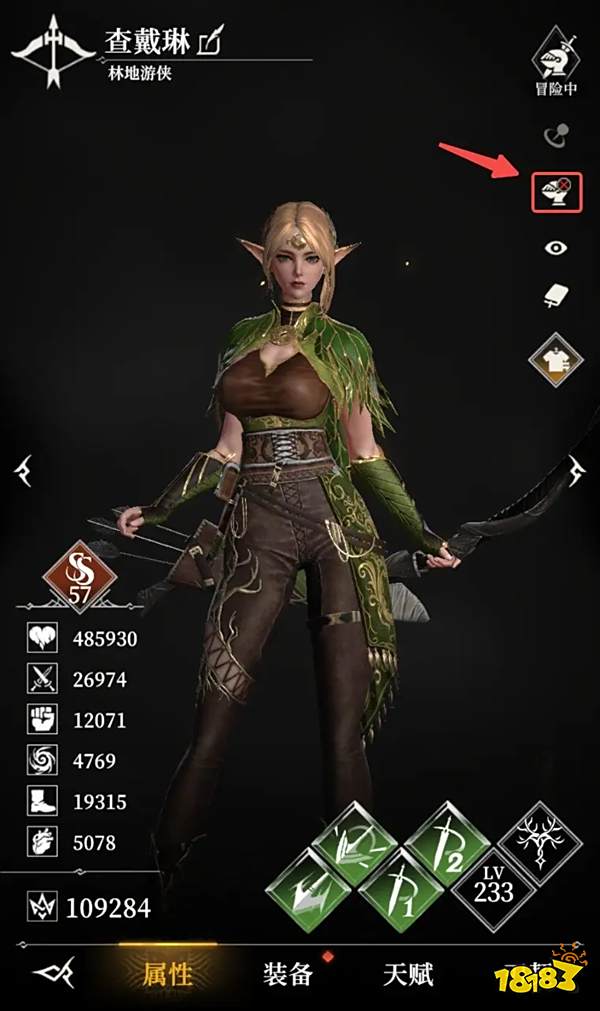Go to the previous character with left arrow
The height and width of the screenshot is (1011, 600).
point(23,468)
